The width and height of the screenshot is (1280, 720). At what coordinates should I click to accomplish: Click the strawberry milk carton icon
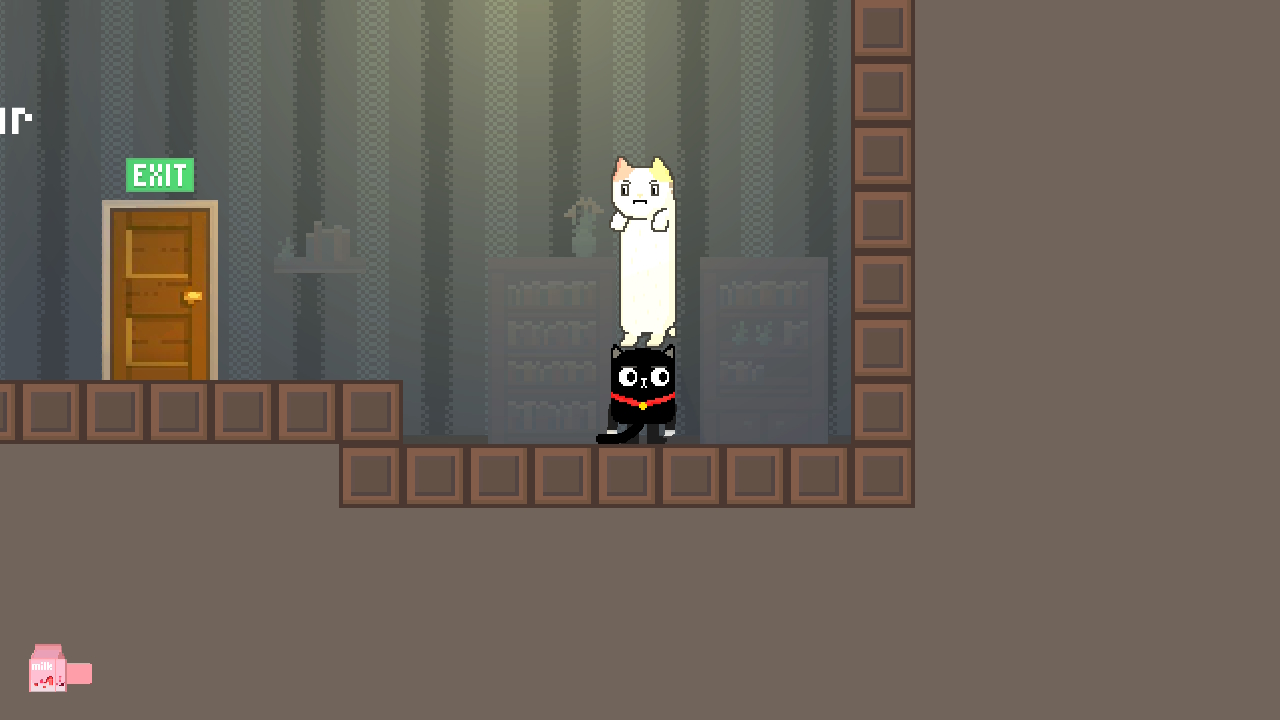pos(48,668)
